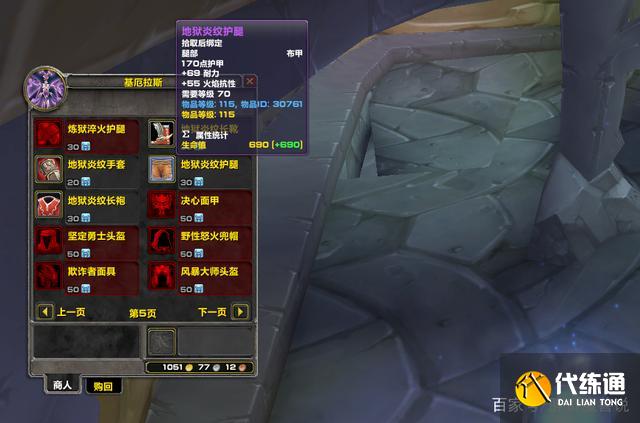
Task: Buy the 地狱炎纹手套 gloves
Action: (x=50, y=168)
